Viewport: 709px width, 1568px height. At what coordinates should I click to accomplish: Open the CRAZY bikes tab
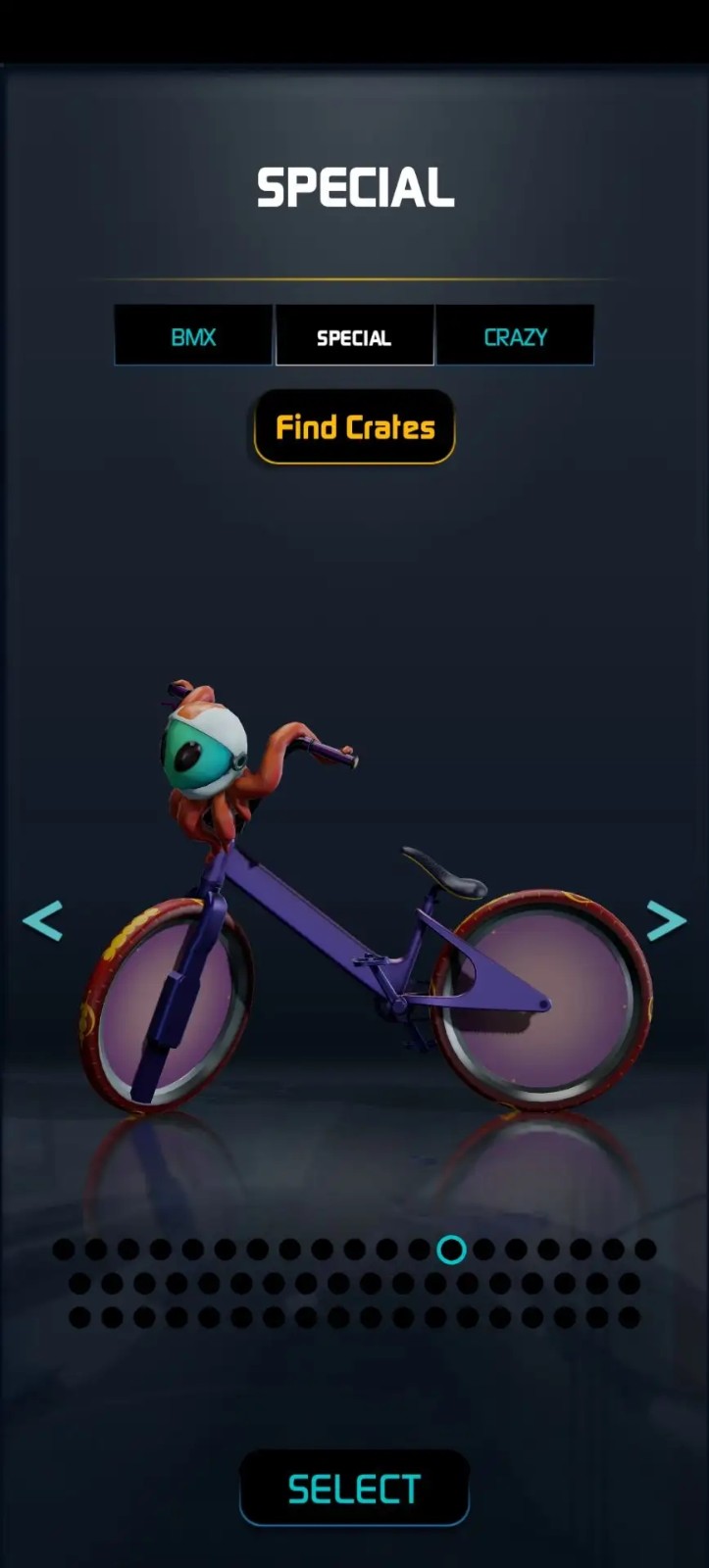[x=515, y=336]
